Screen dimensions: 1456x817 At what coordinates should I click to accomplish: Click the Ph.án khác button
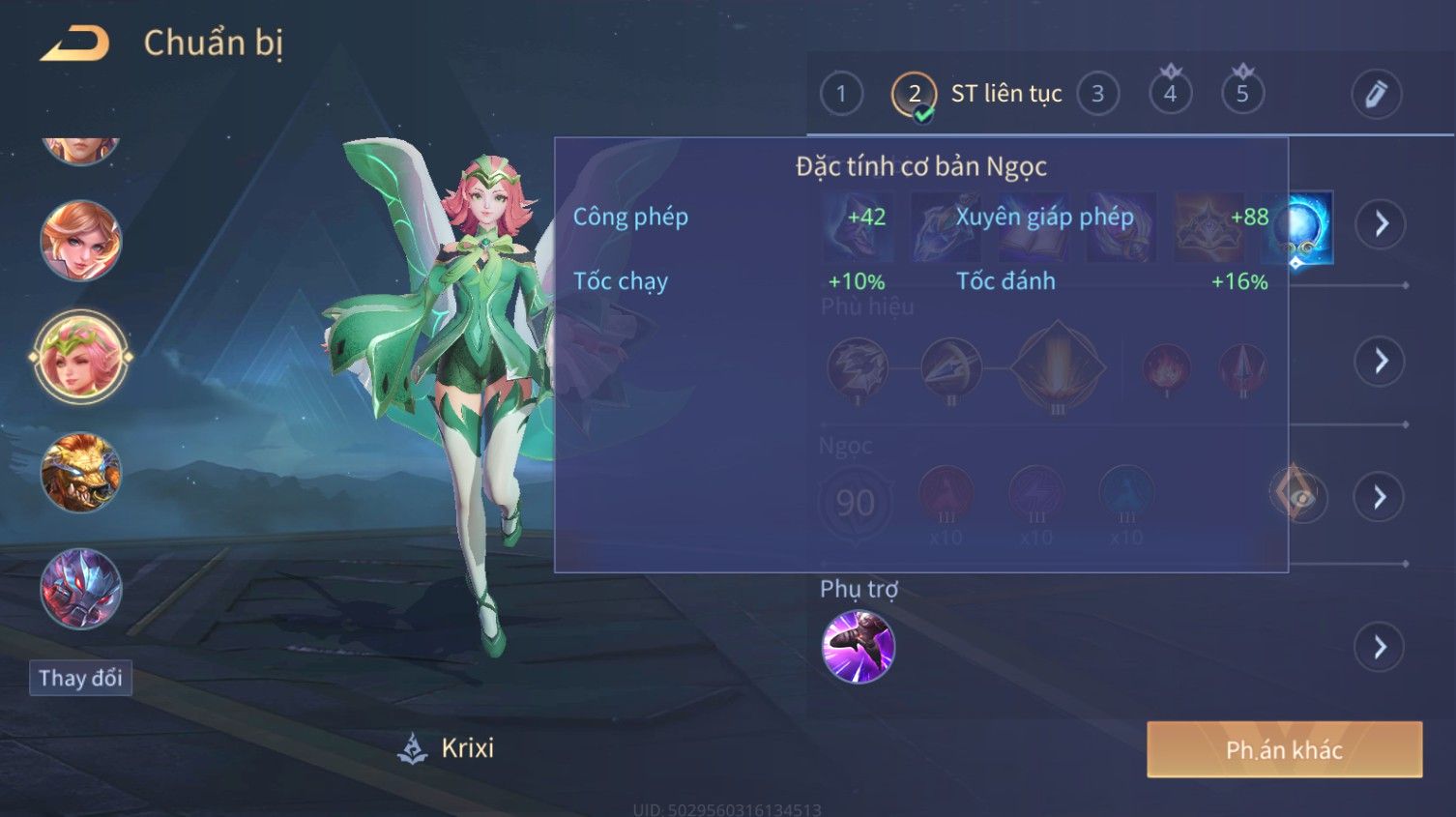coord(1284,749)
